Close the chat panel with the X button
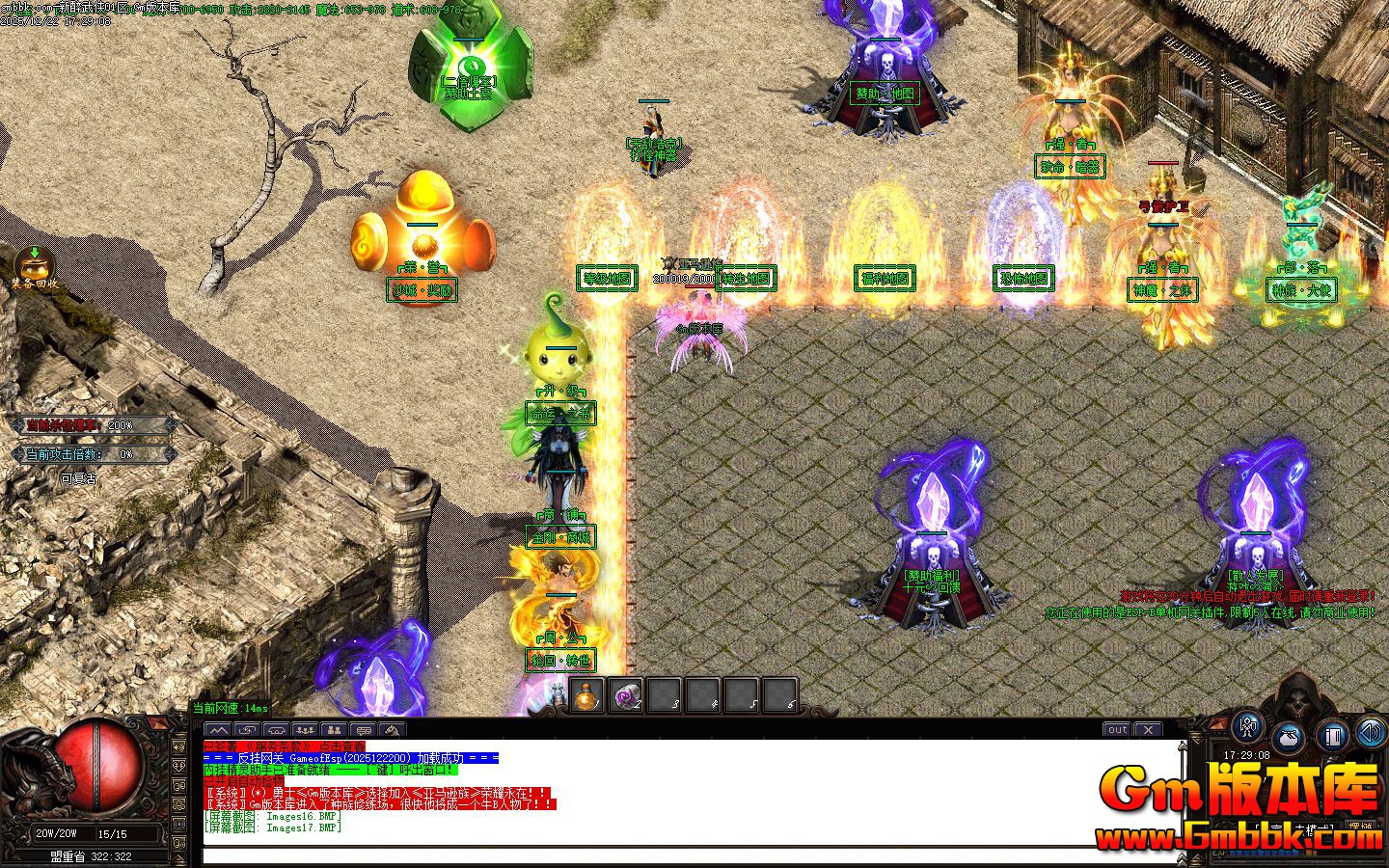1389x868 pixels. (x=1148, y=730)
